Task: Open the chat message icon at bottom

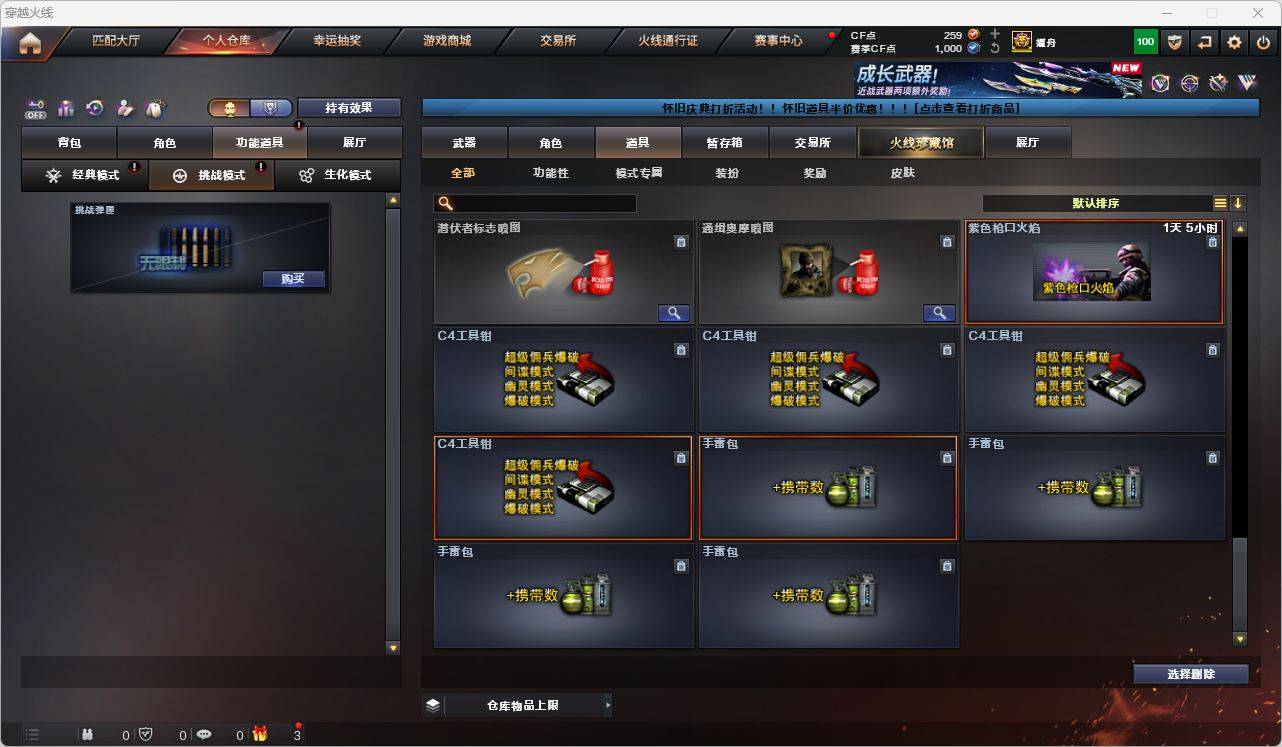Action: coord(204,734)
